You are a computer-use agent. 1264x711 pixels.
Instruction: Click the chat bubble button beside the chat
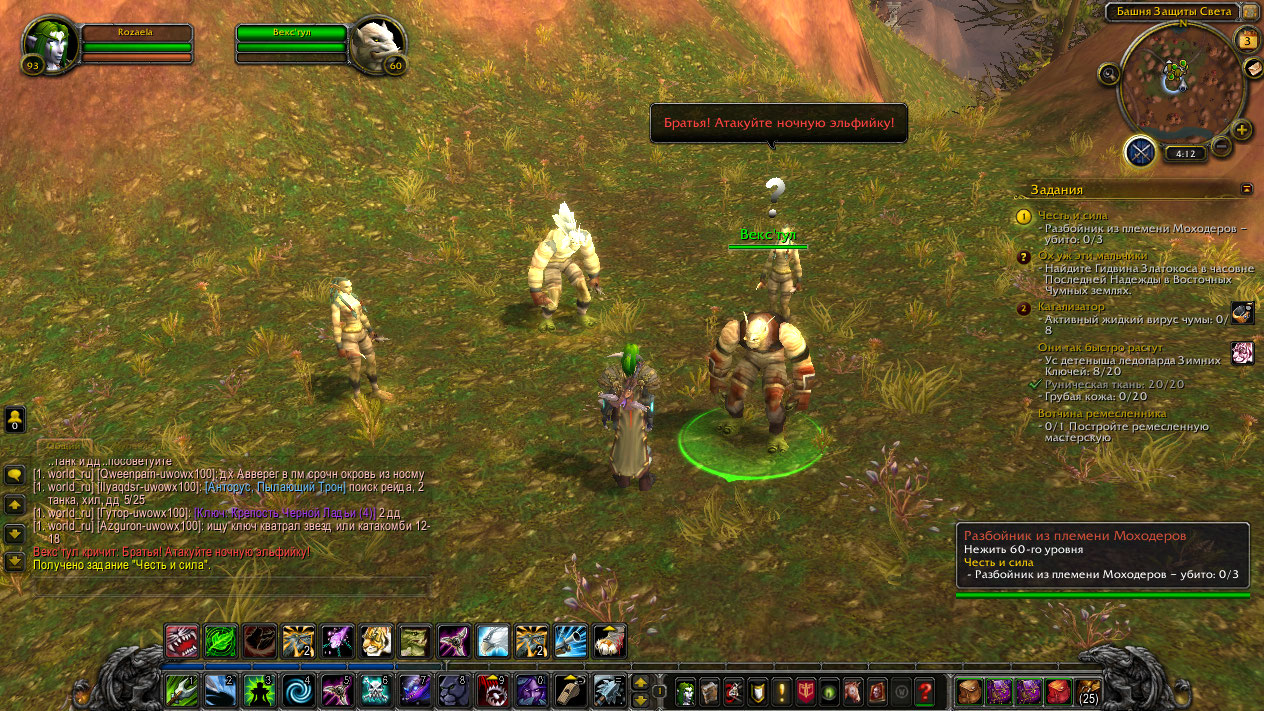[x=14, y=474]
